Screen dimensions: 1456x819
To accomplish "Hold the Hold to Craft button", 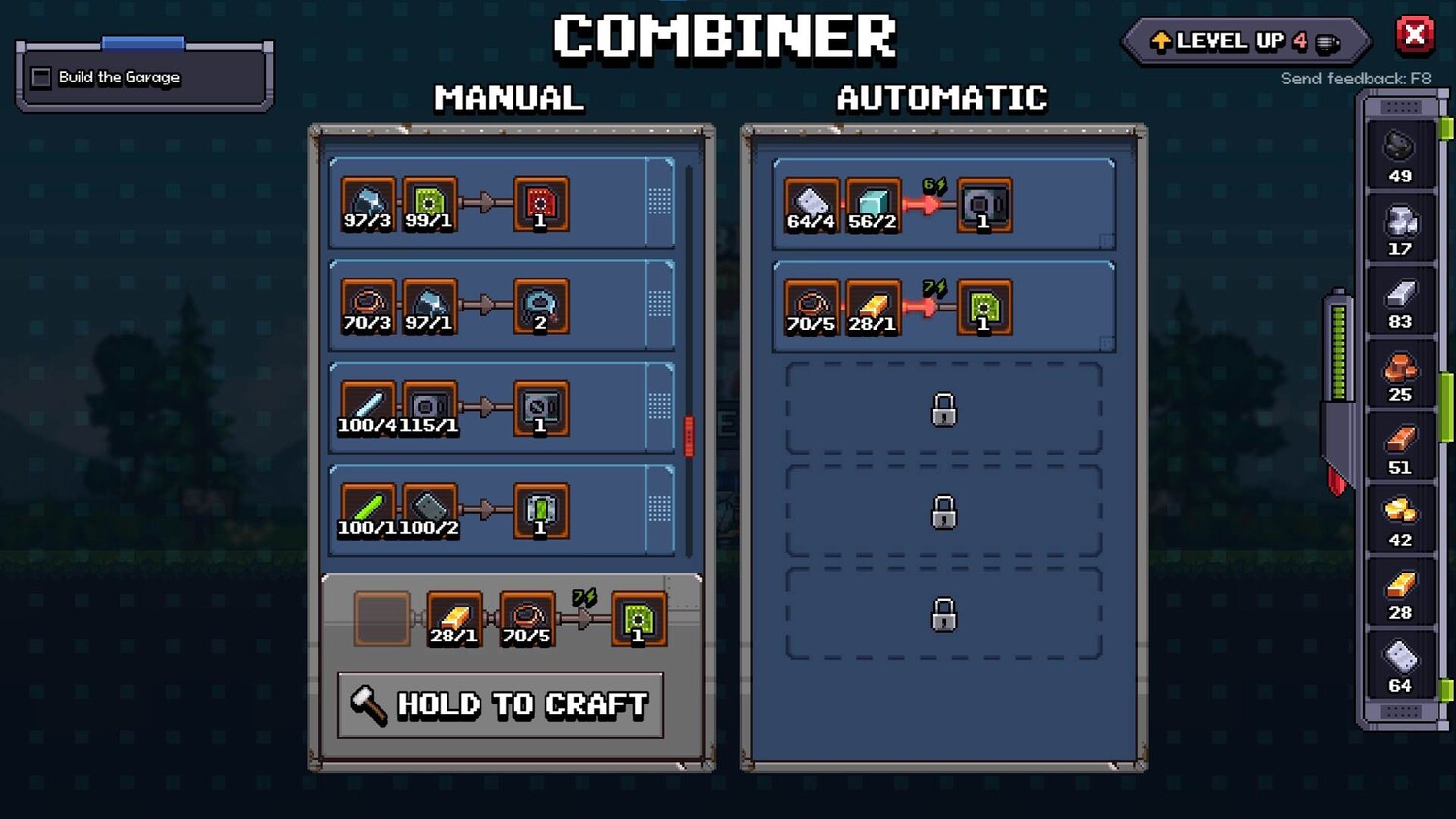I will pyautogui.click(x=501, y=704).
